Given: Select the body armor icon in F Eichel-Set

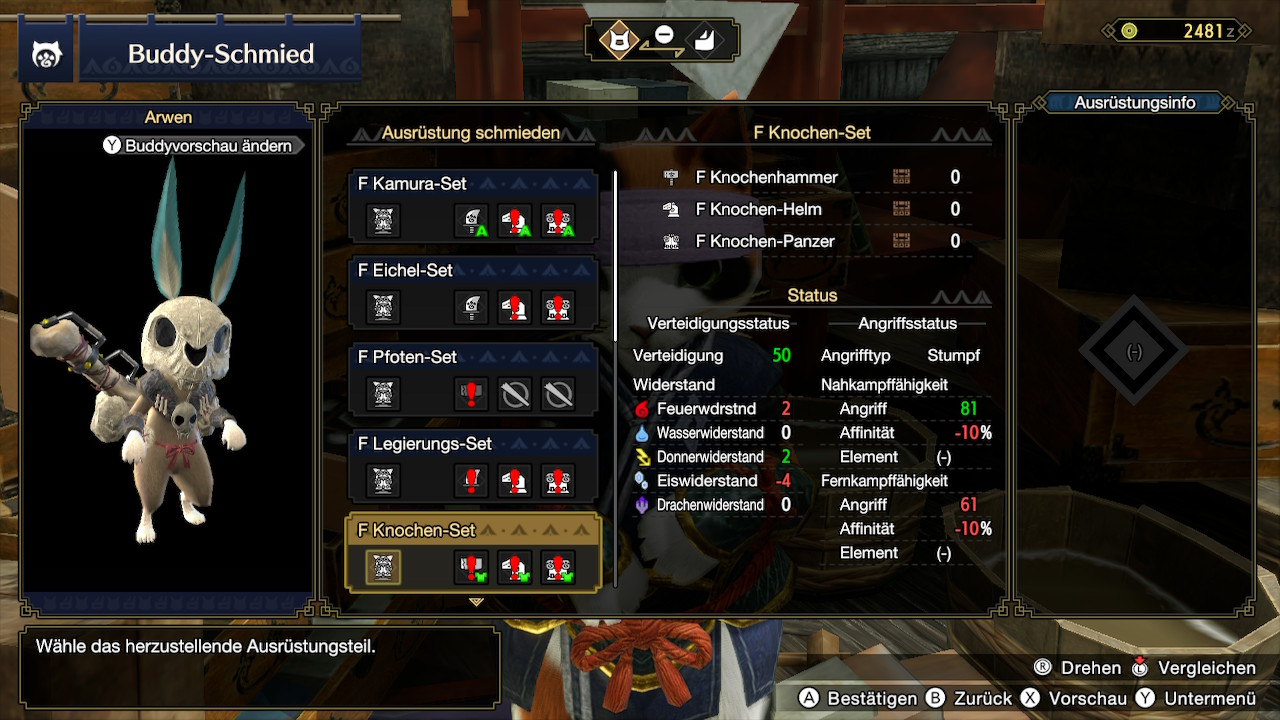Looking at the screenshot, I should 558,307.
